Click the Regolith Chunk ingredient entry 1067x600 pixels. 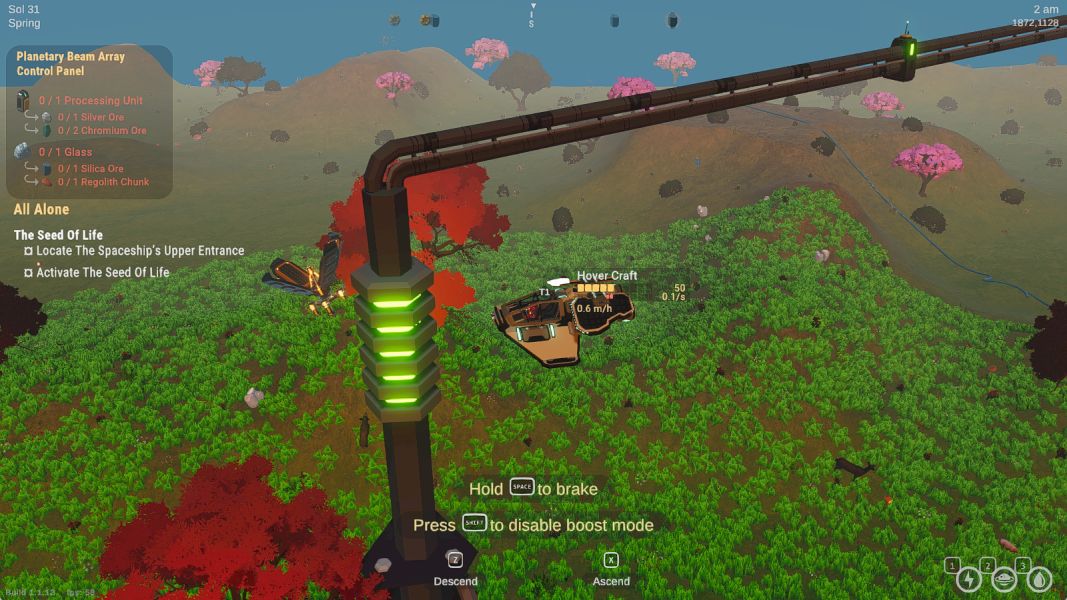(x=101, y=182)
